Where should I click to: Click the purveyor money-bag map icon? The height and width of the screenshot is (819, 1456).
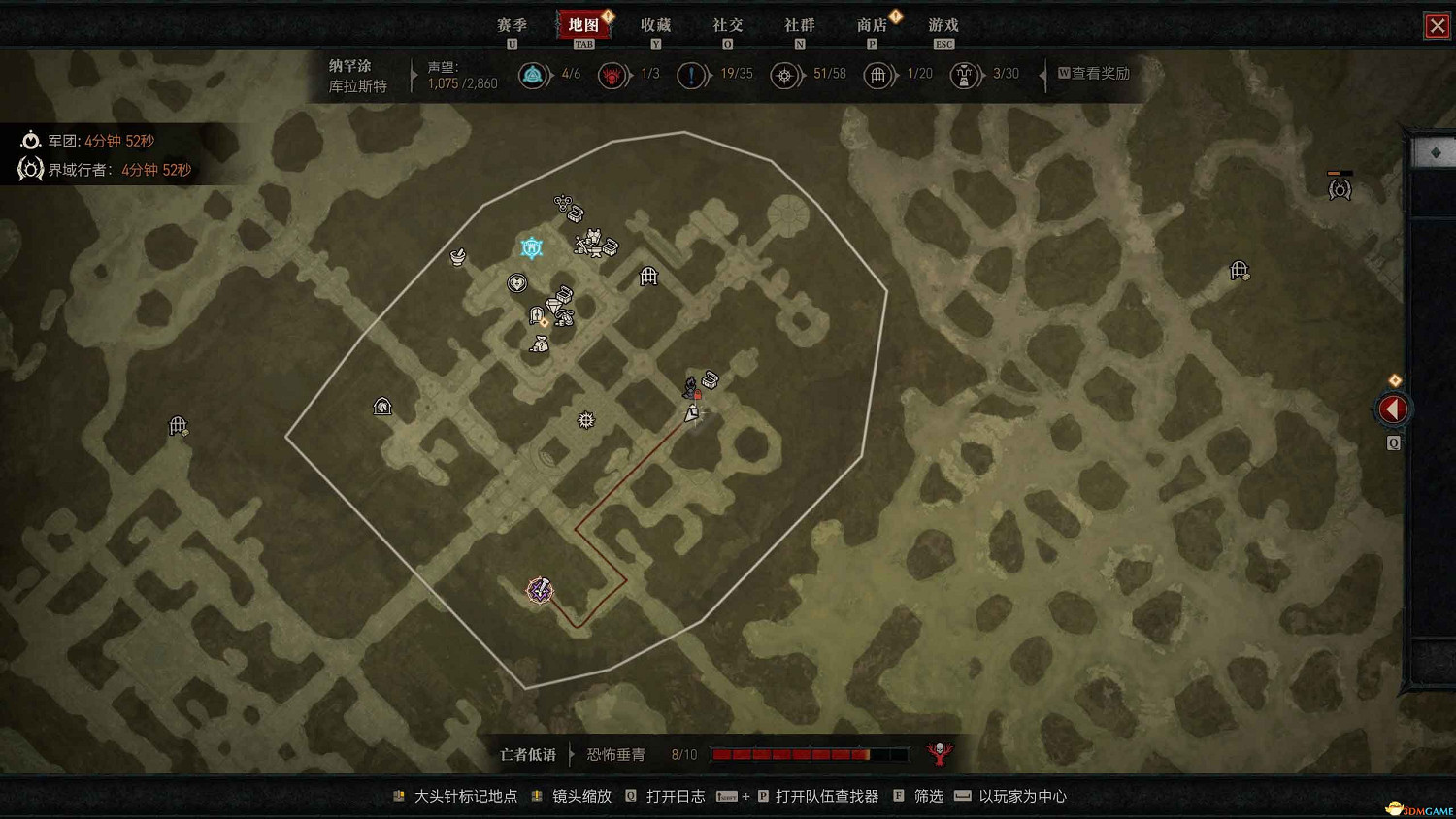(540, 344)
